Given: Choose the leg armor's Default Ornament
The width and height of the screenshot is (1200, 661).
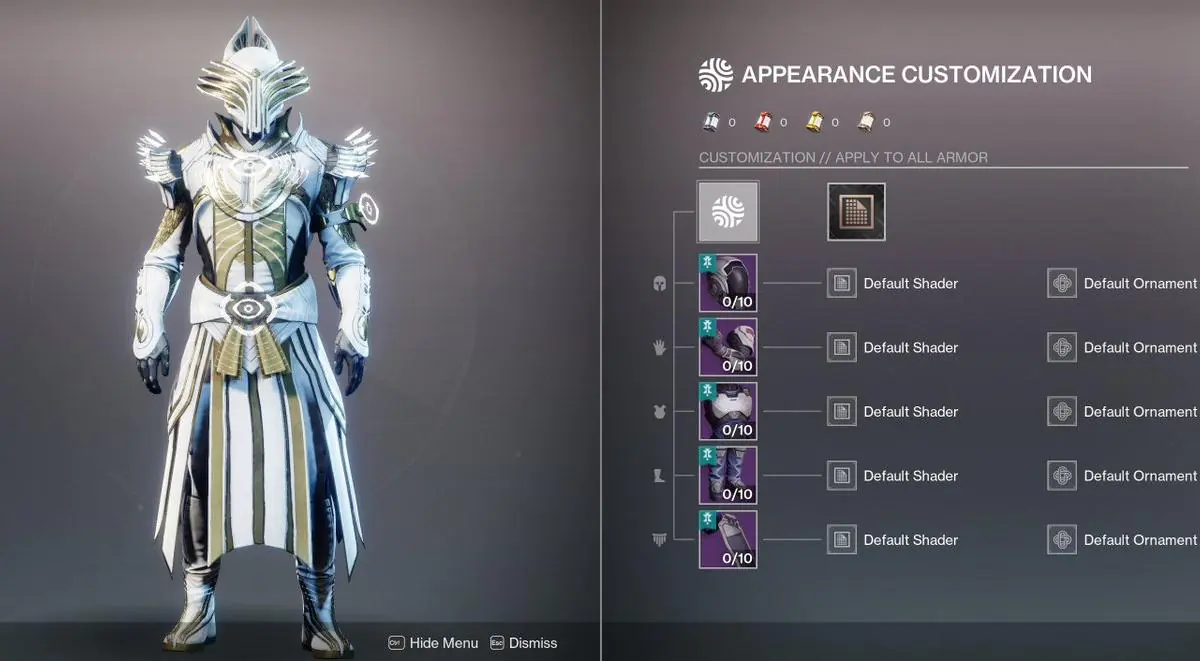Looking at the screenshot, I should [1062, 475].
